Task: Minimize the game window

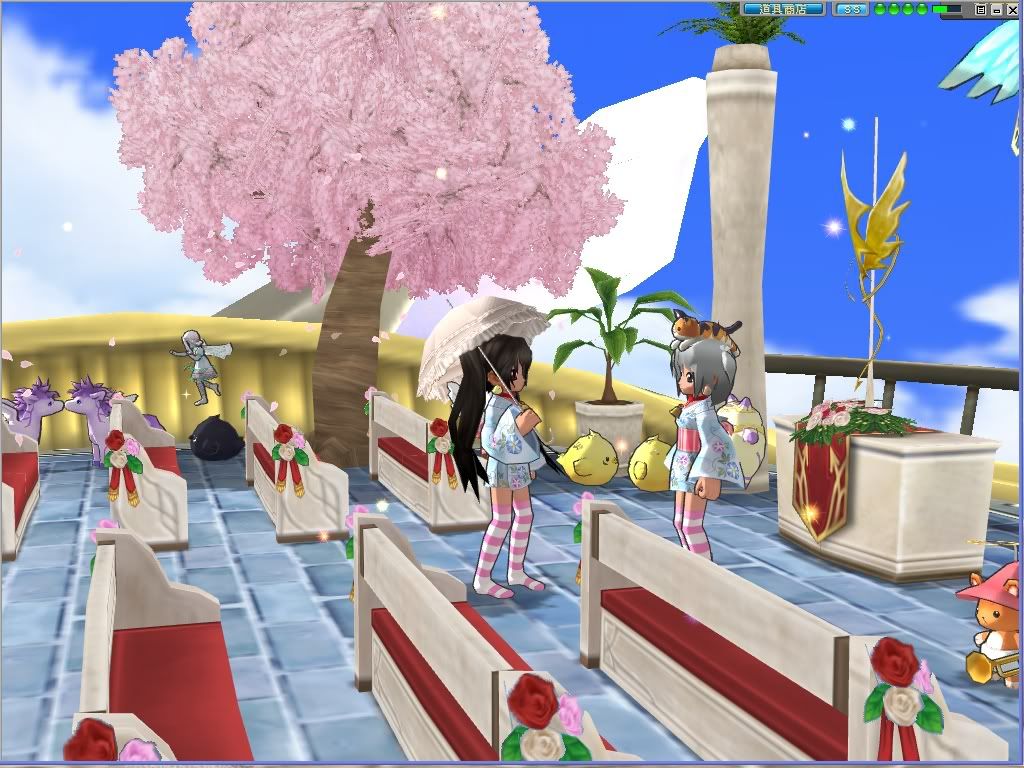Action: click(x=996, y=9)
